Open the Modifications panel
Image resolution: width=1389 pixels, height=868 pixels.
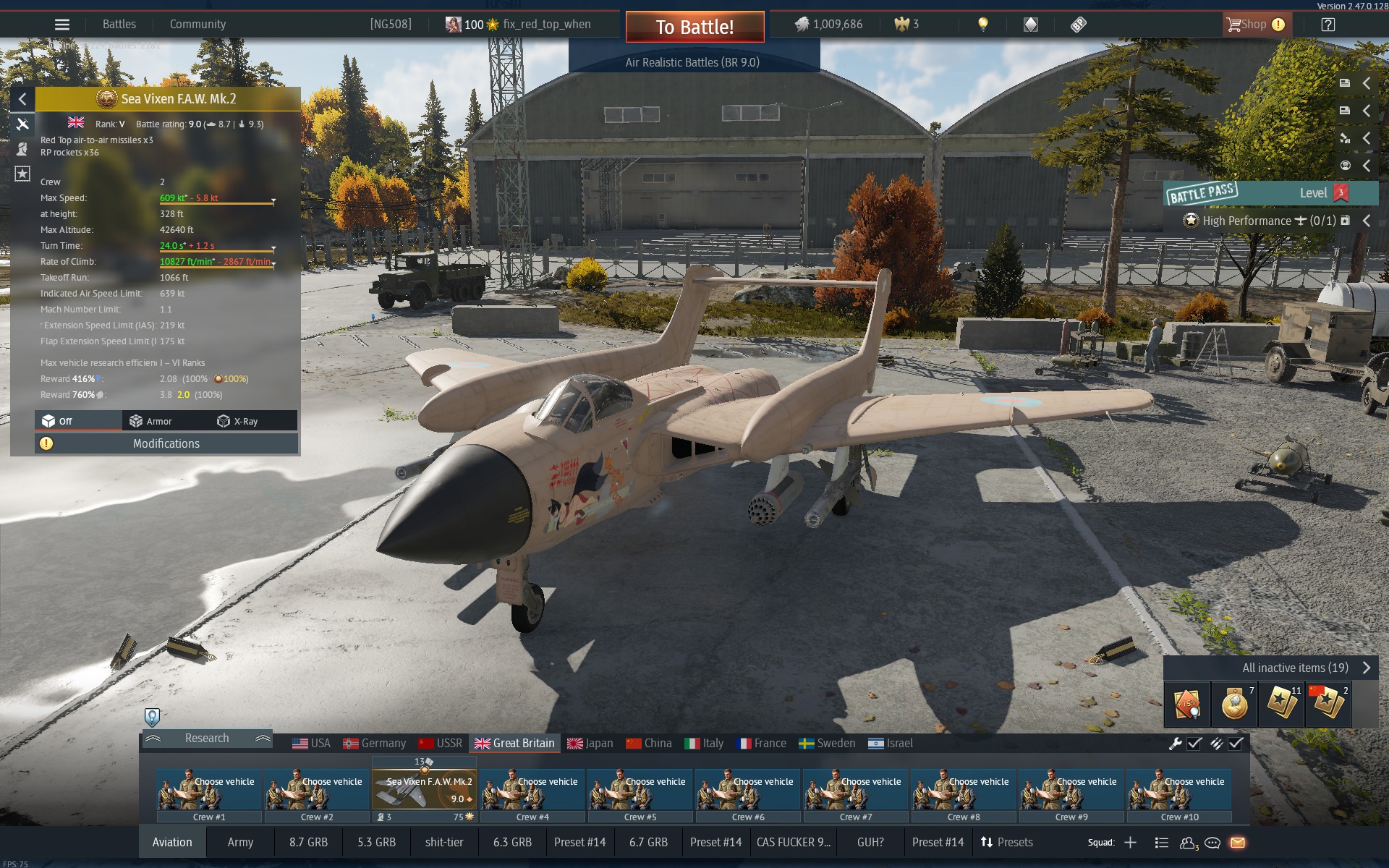(166, 443)
